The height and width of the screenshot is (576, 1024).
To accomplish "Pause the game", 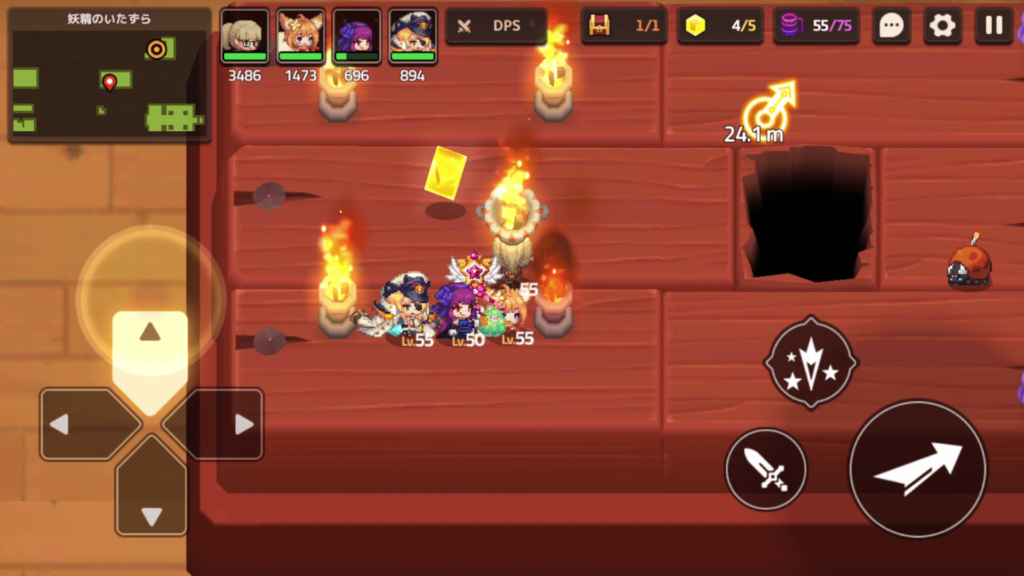I will click(x=994, y=26).
